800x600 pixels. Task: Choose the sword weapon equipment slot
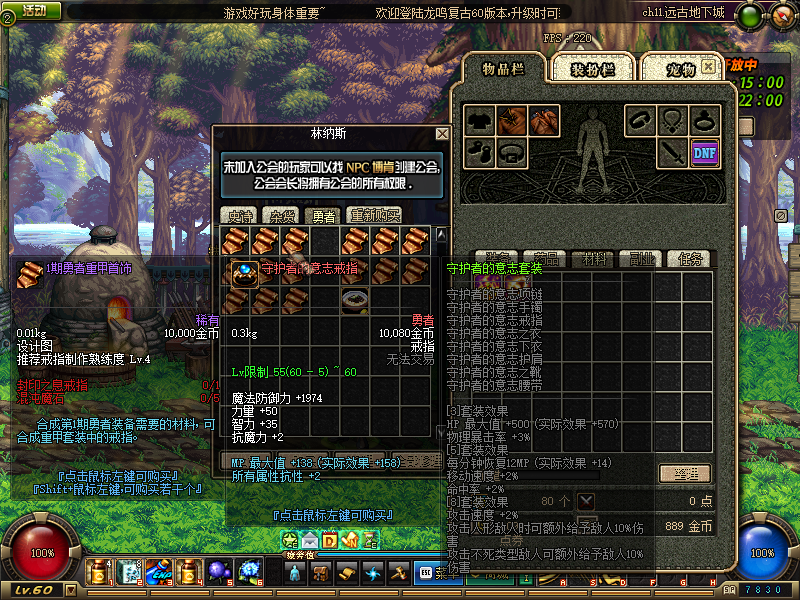[x=672, y=152]
